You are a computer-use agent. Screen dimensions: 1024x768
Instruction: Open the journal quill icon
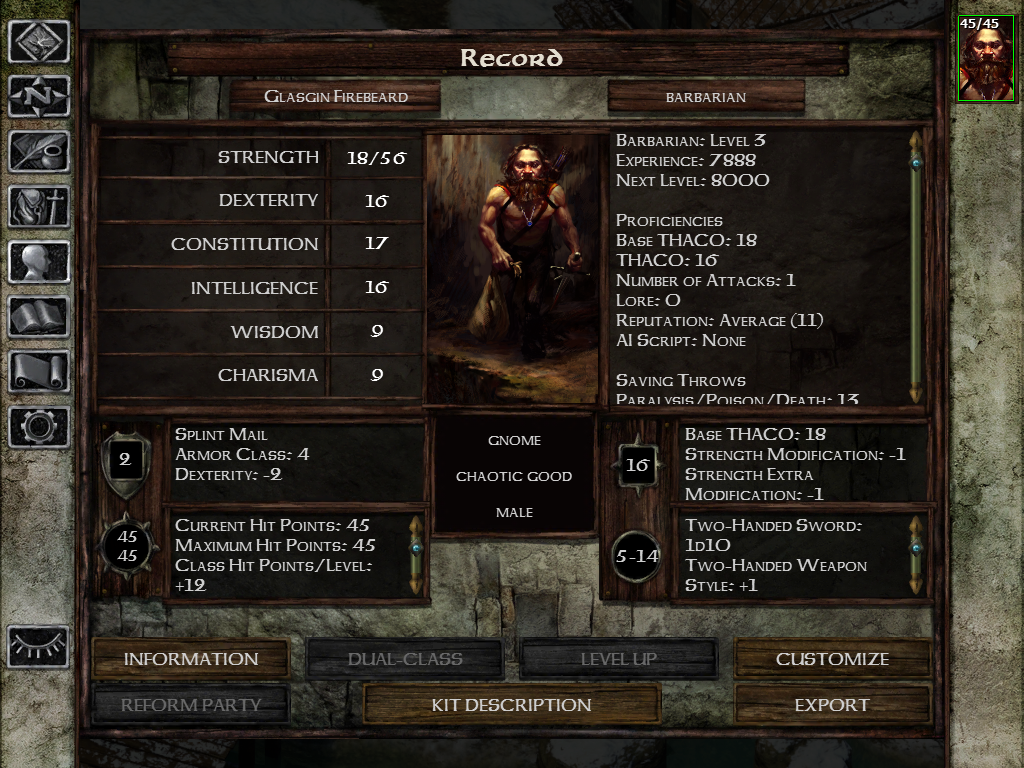[x=39, y=152]
